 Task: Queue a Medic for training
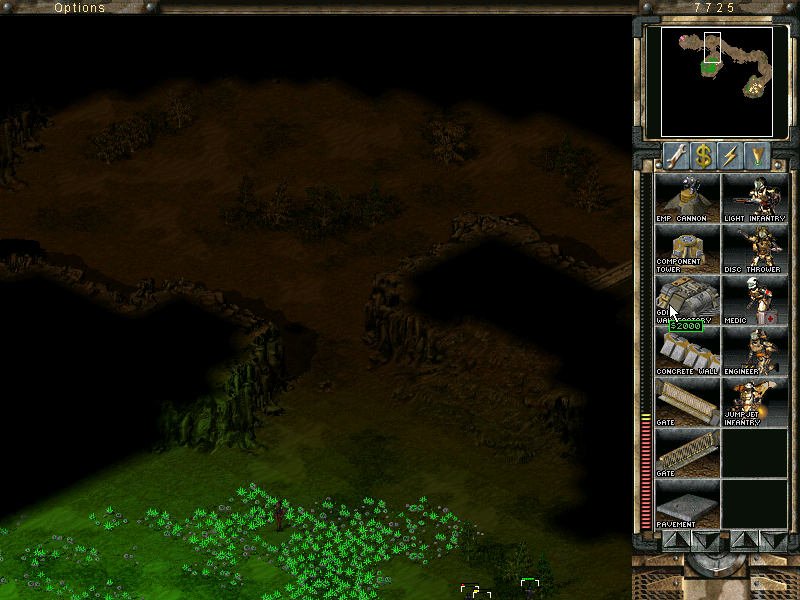(x=754, y=300)
